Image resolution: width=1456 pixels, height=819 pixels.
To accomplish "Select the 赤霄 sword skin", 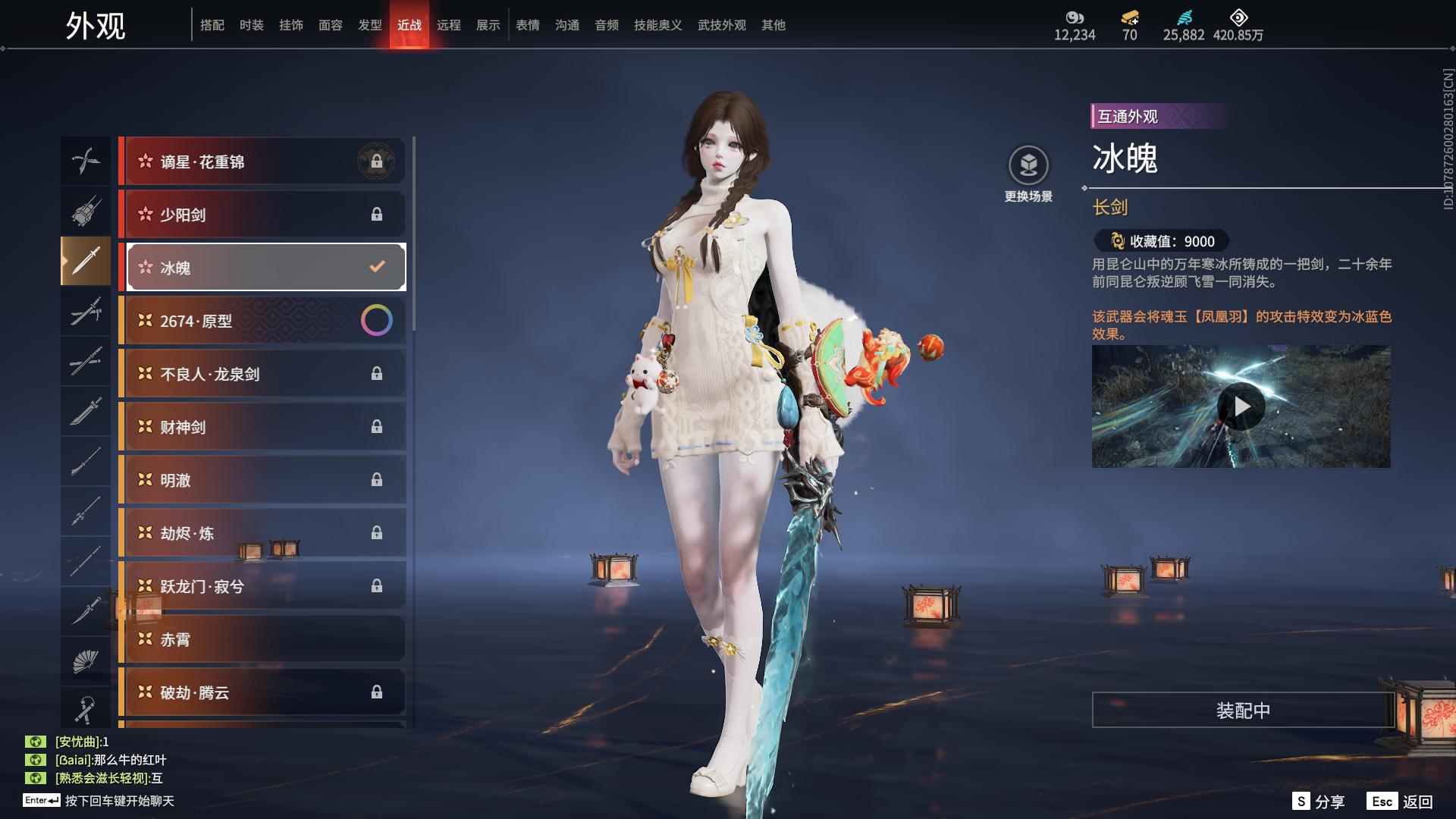I will click(262, 639).
